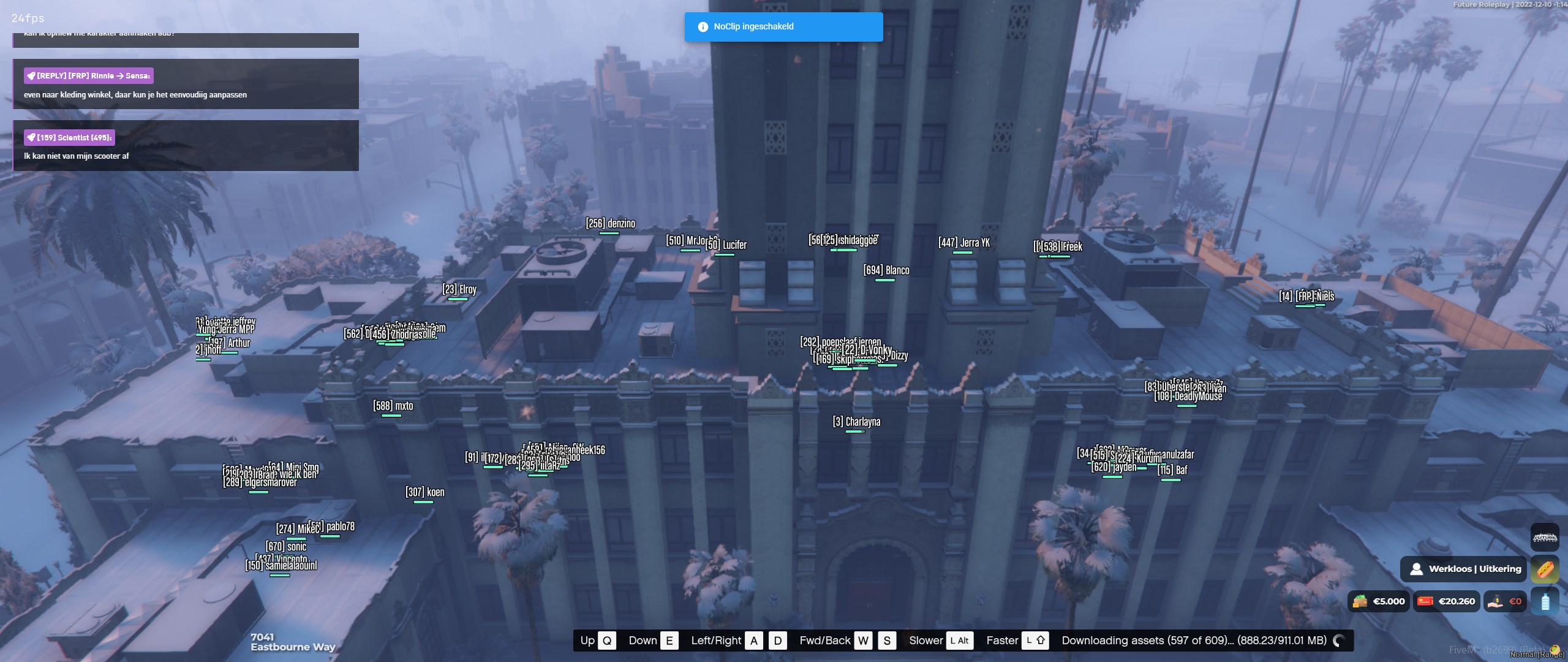Screen dimensions: 1568x662
Task: Click the Future Roleplay logo icon
Action: point(1544,538)
